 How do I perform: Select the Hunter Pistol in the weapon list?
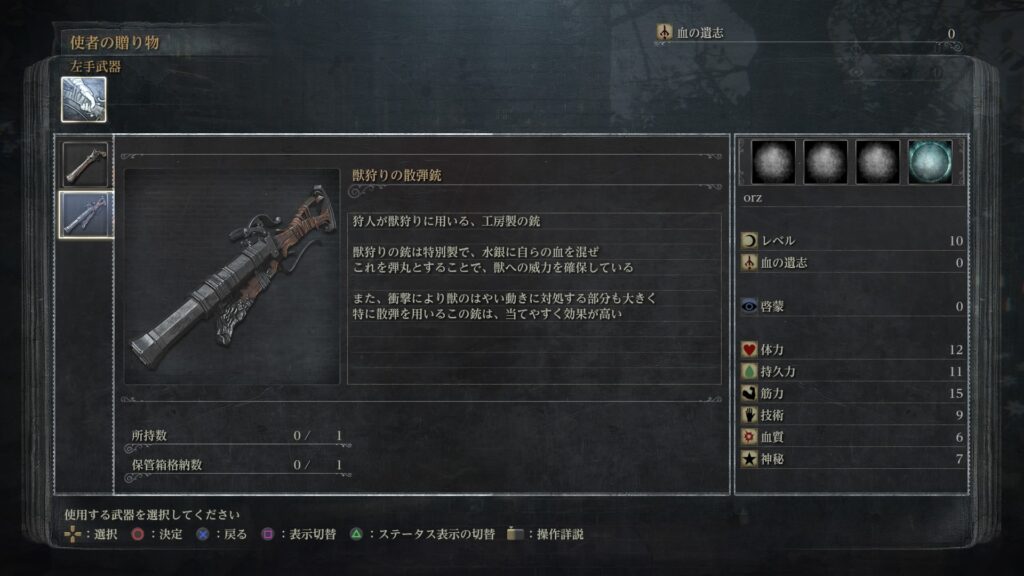tap(85, 163)
